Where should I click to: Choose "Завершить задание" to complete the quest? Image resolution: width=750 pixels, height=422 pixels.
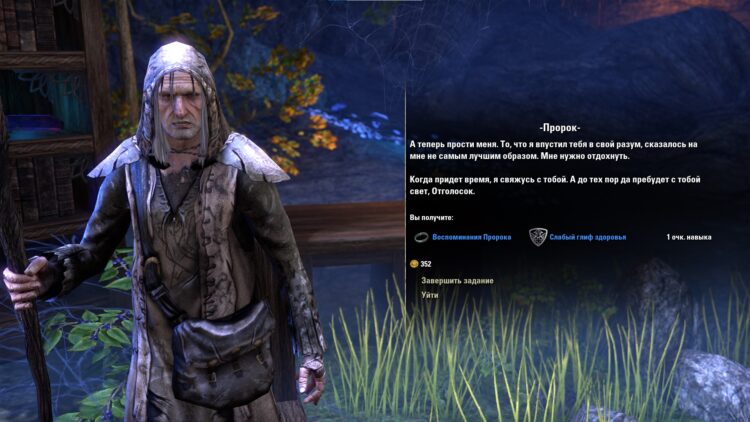pyautogui.click(x=457, y=281)
